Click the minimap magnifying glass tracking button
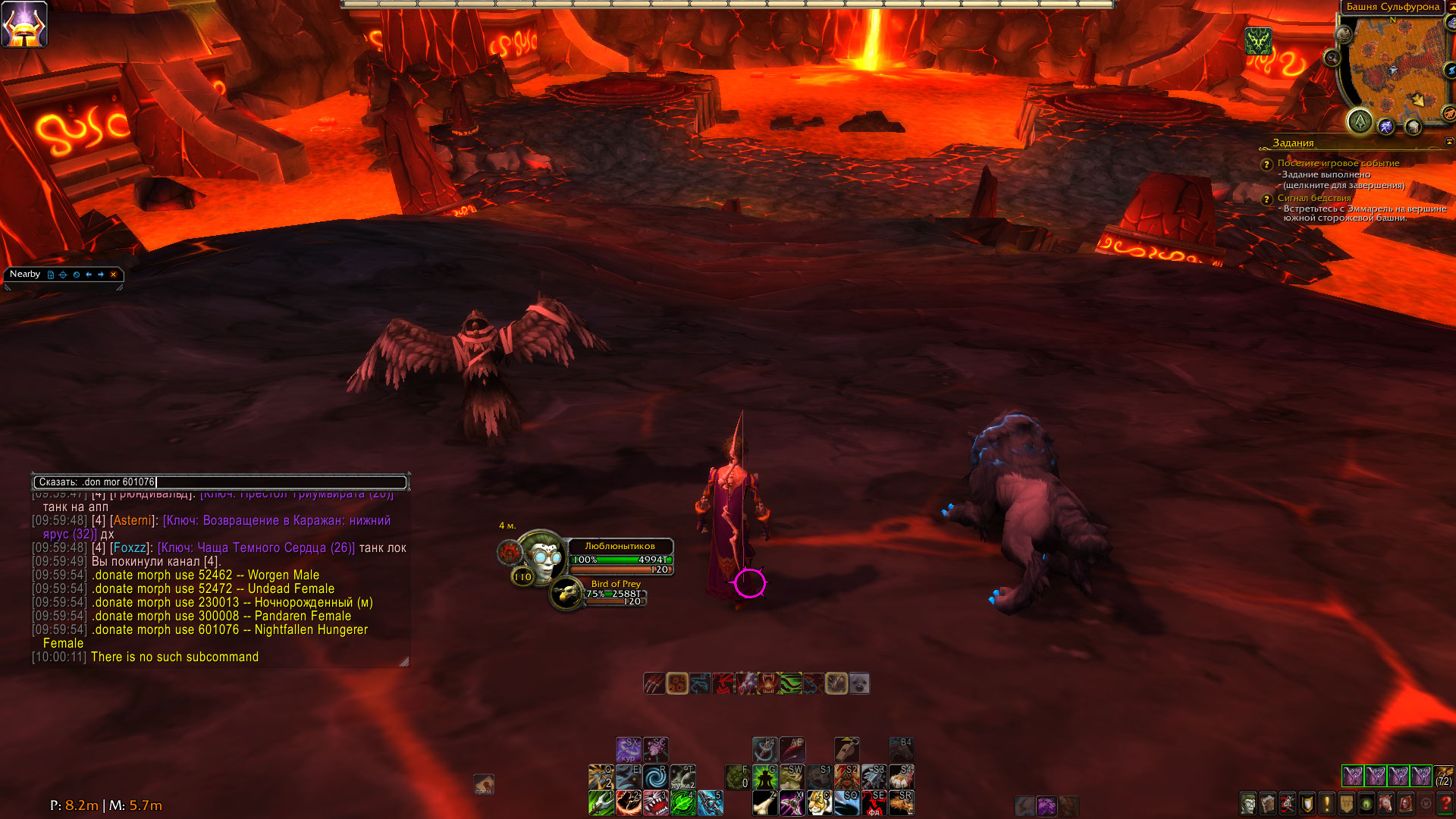 (1332, 58)
